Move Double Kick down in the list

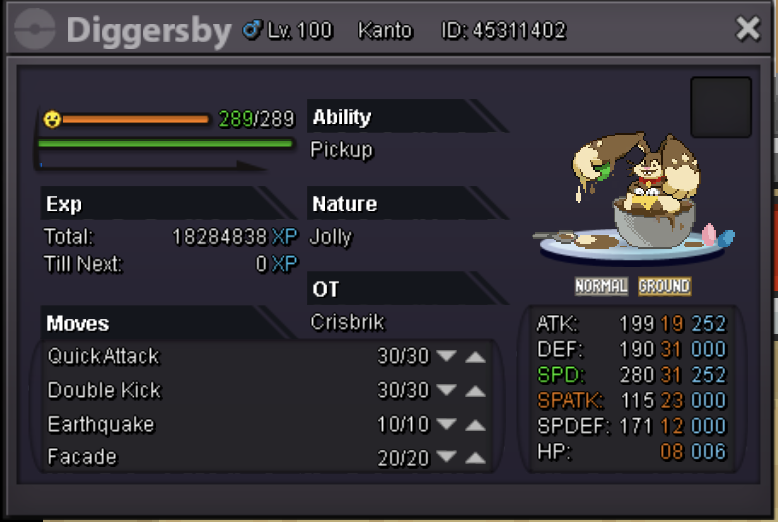click(x=447, y=391)
